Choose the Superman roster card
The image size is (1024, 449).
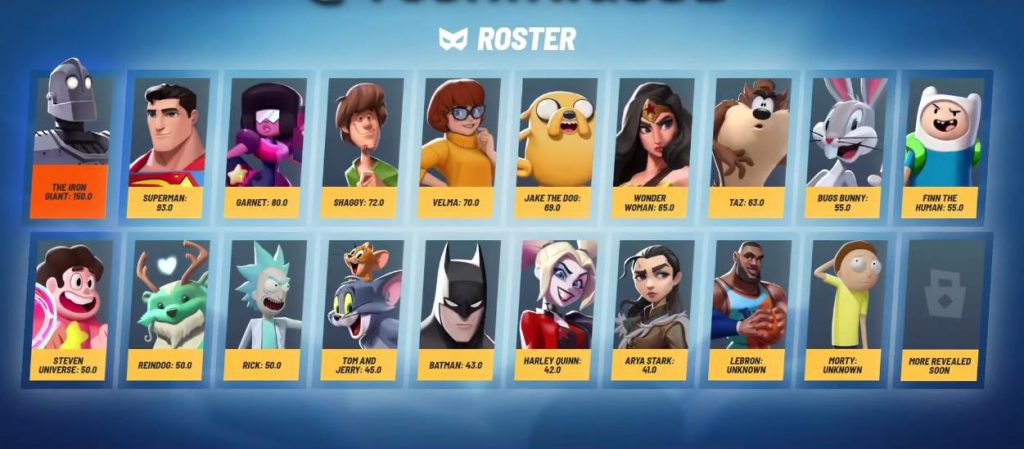pos(167,146)
